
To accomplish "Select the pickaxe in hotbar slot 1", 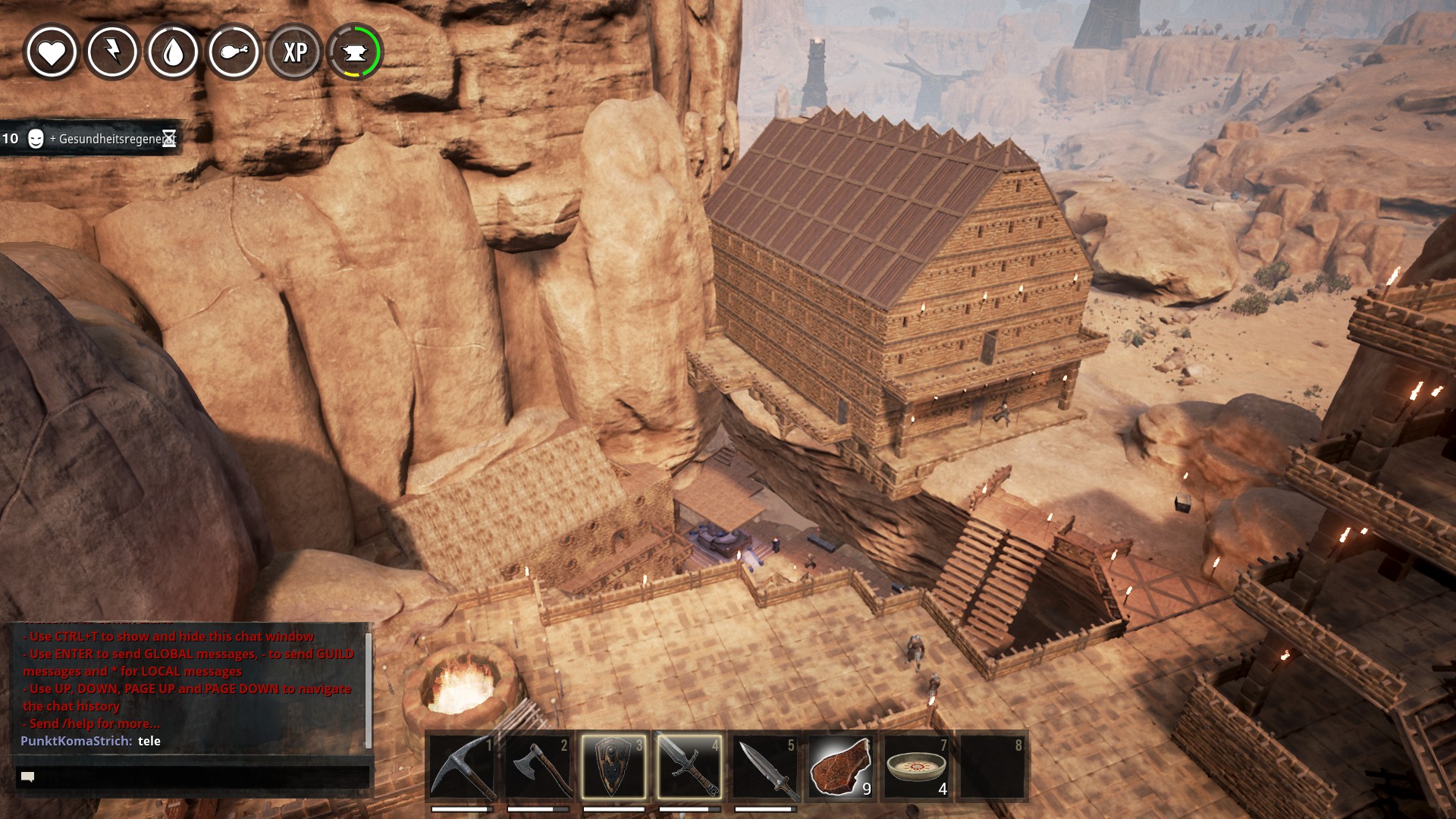I will [x=462, y=766].
